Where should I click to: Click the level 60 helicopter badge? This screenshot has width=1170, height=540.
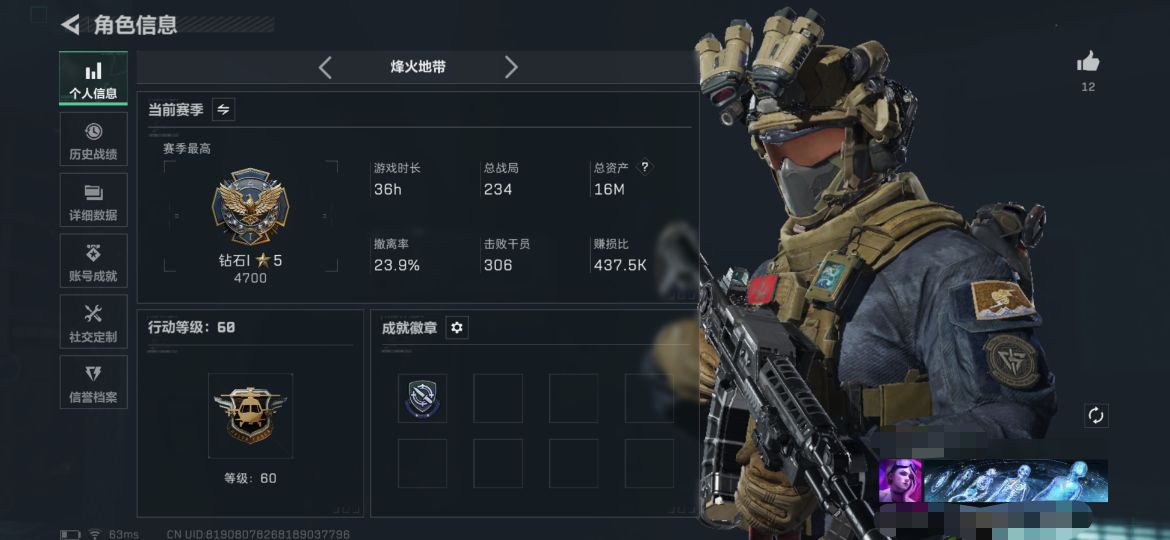point(250,411)
